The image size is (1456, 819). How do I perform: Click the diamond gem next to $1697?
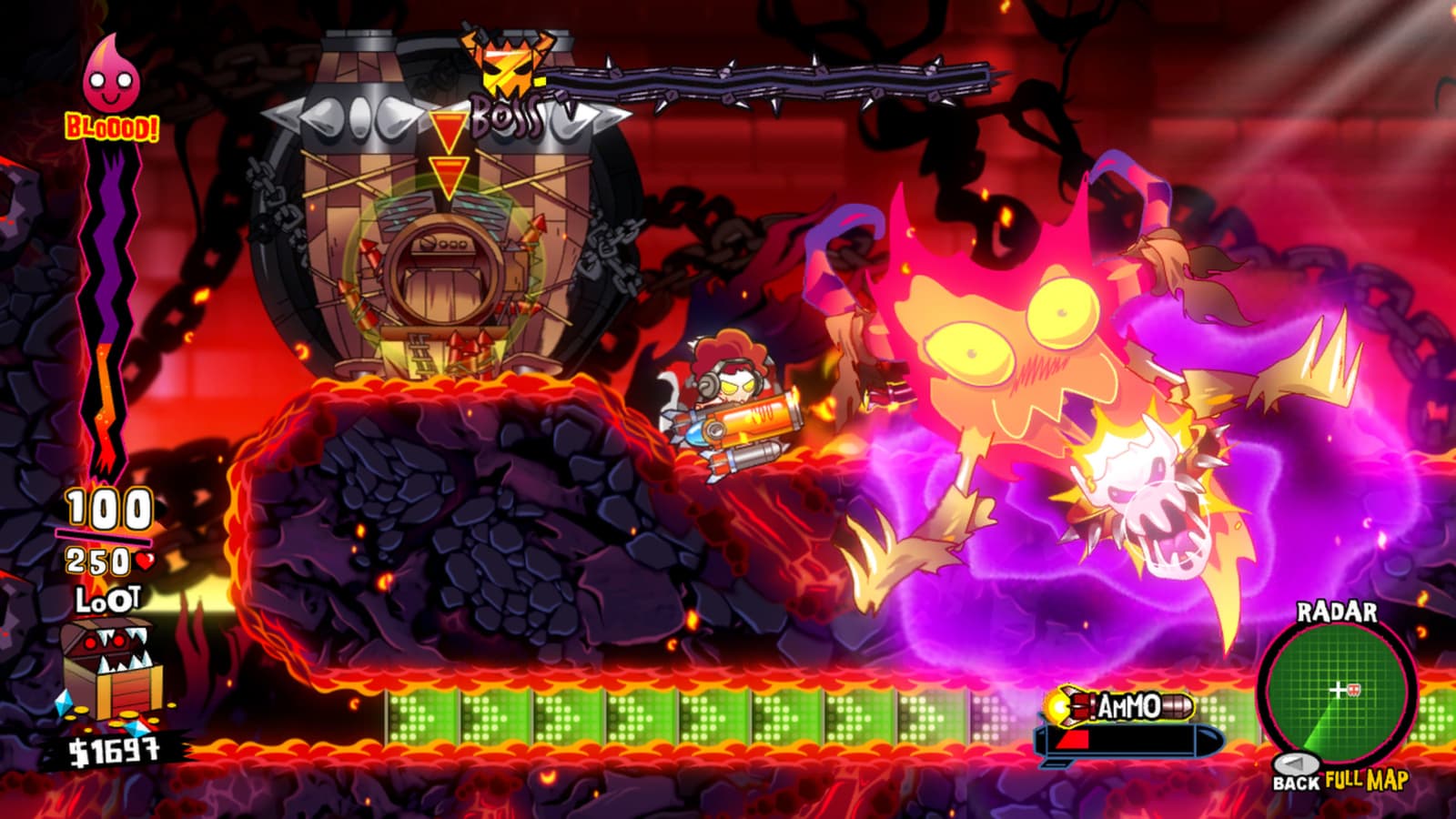pyautogui.click(x=138, y=727)
